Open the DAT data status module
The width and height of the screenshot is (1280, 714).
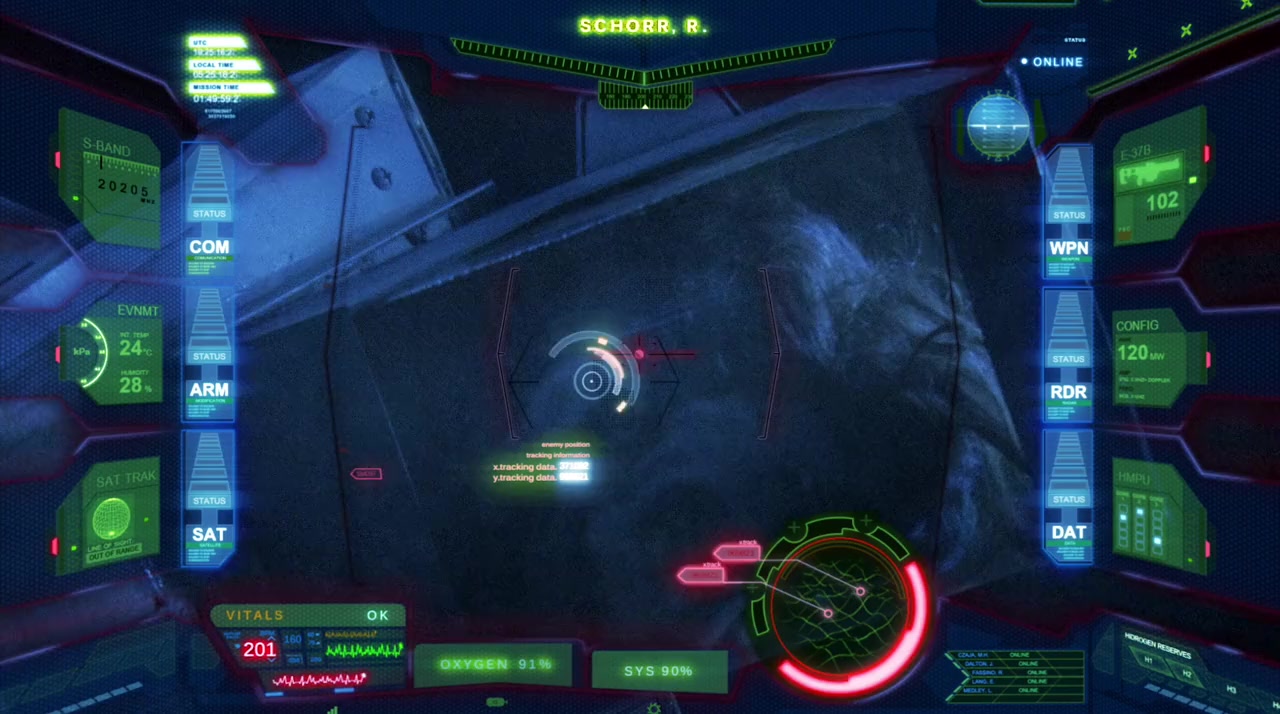point(1068,532)
